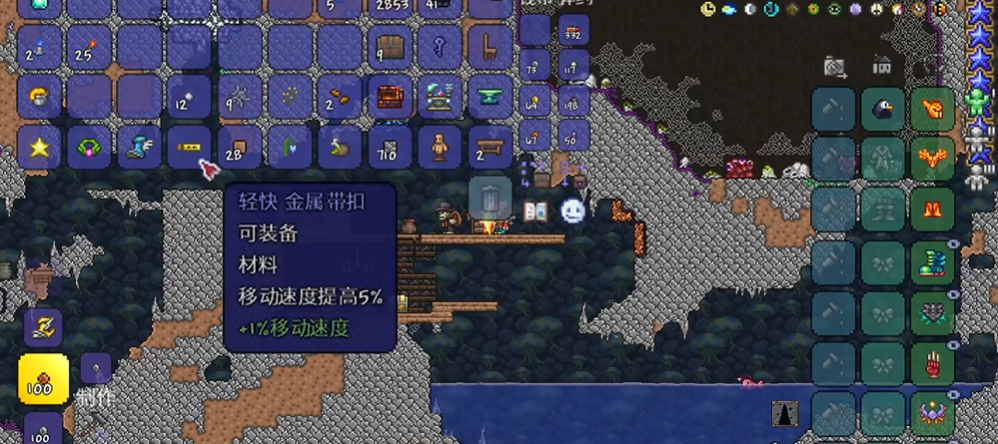Viewport: 998px width, 444px height.
Task: Select the red glove accessory slot
Action: click(x=932, y=363)
